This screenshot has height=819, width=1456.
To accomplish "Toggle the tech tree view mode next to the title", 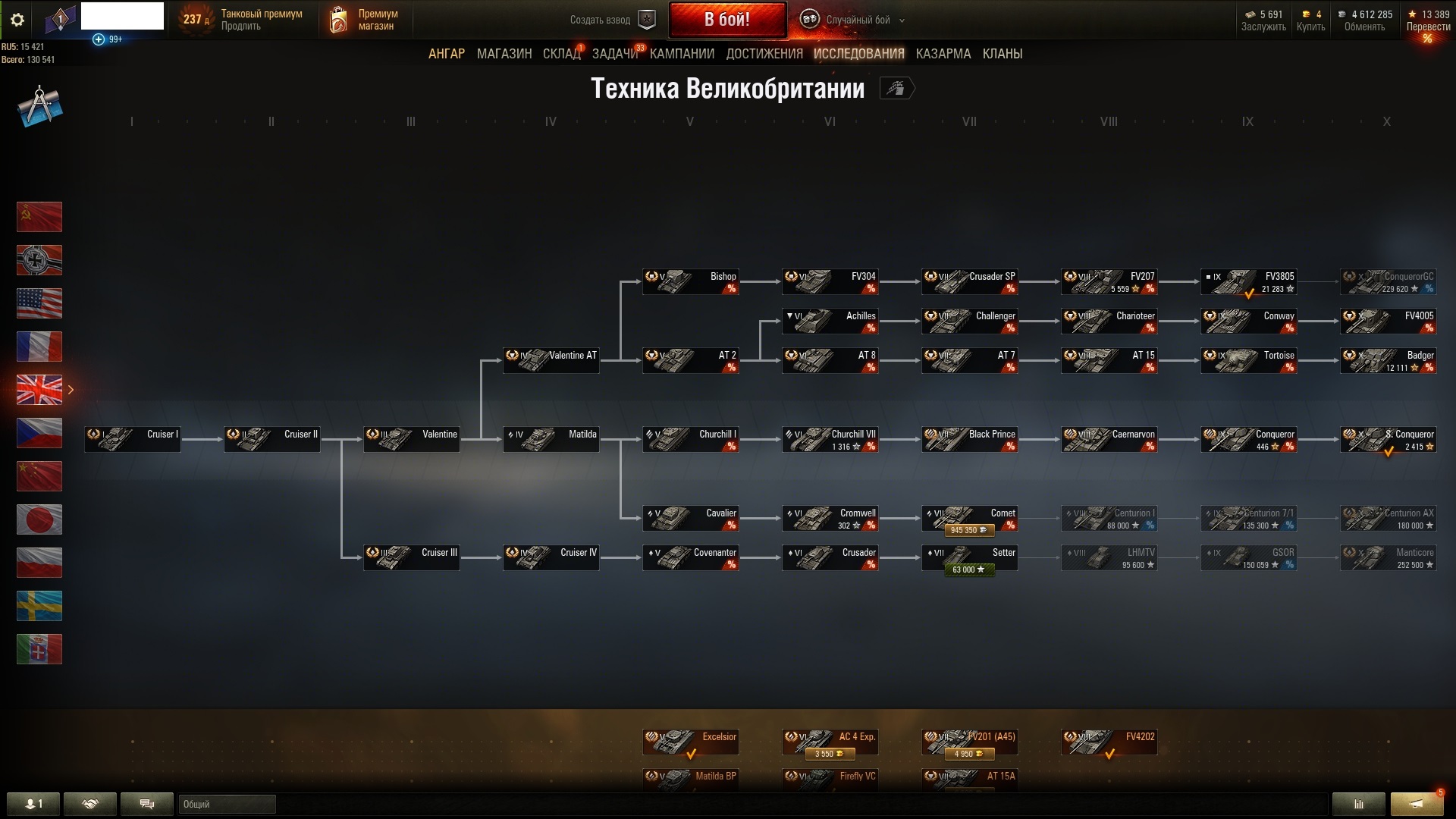I will 898,89.
